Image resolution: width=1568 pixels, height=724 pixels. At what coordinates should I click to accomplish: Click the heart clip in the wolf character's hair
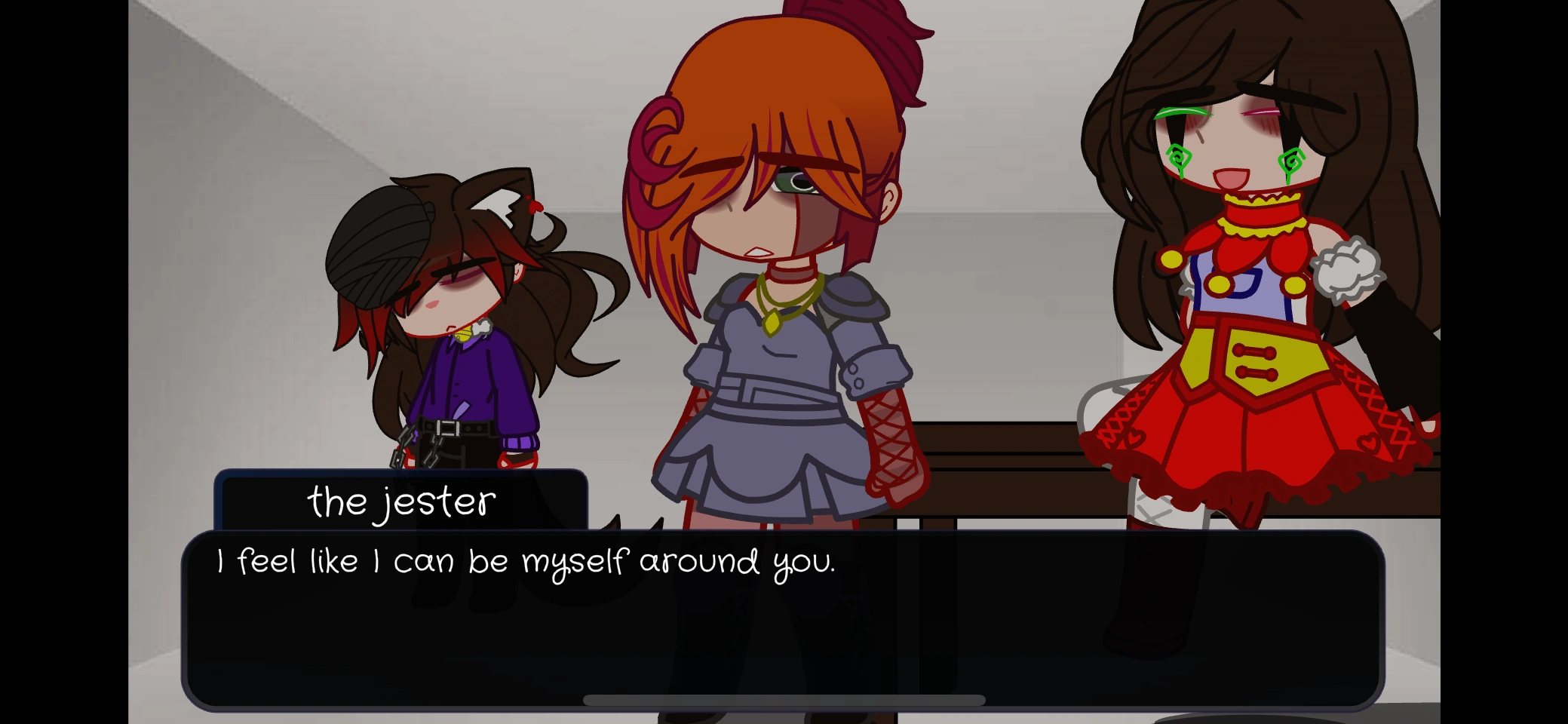533,207
